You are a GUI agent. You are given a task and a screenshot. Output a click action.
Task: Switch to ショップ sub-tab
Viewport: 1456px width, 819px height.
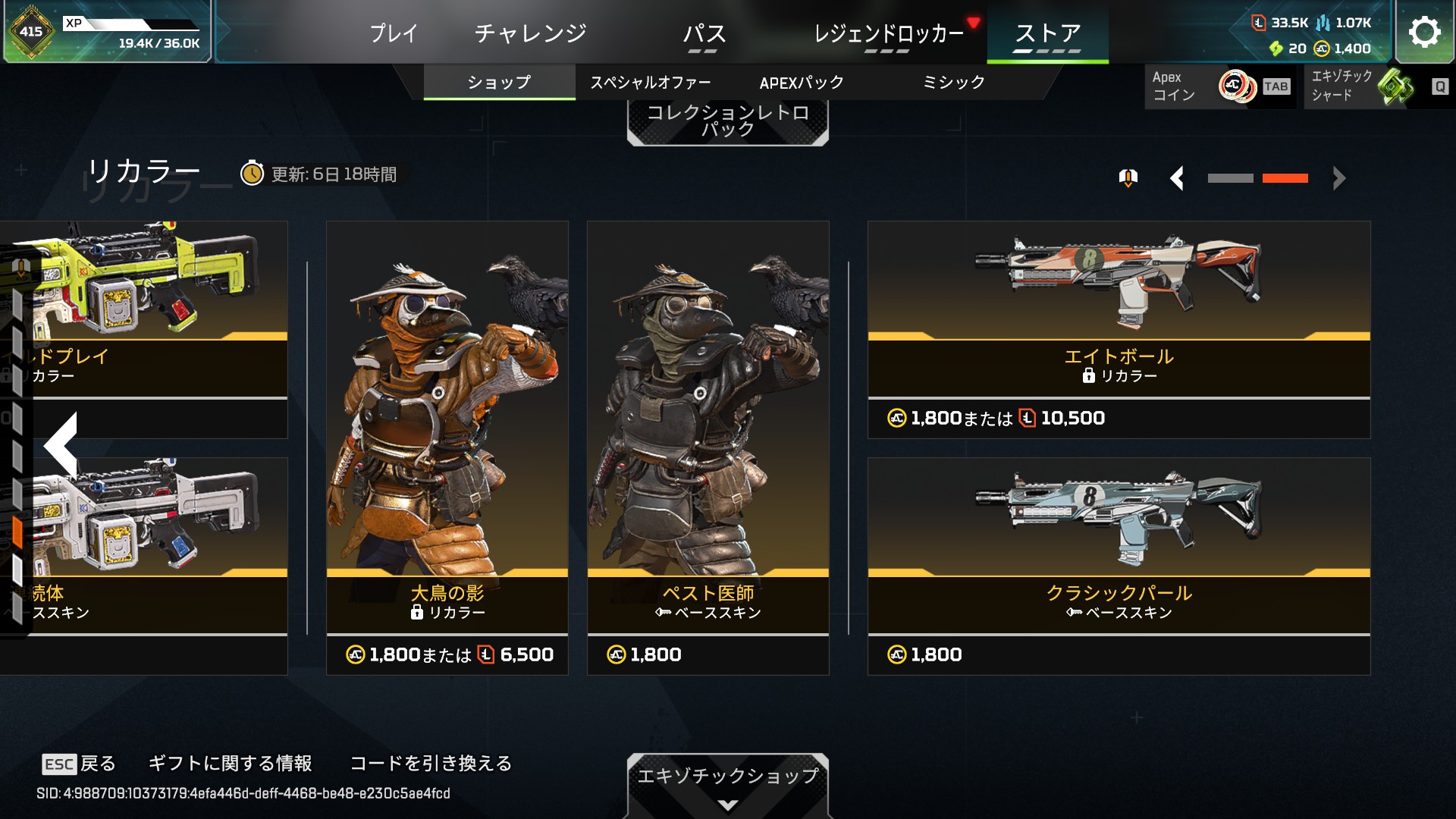499,83
